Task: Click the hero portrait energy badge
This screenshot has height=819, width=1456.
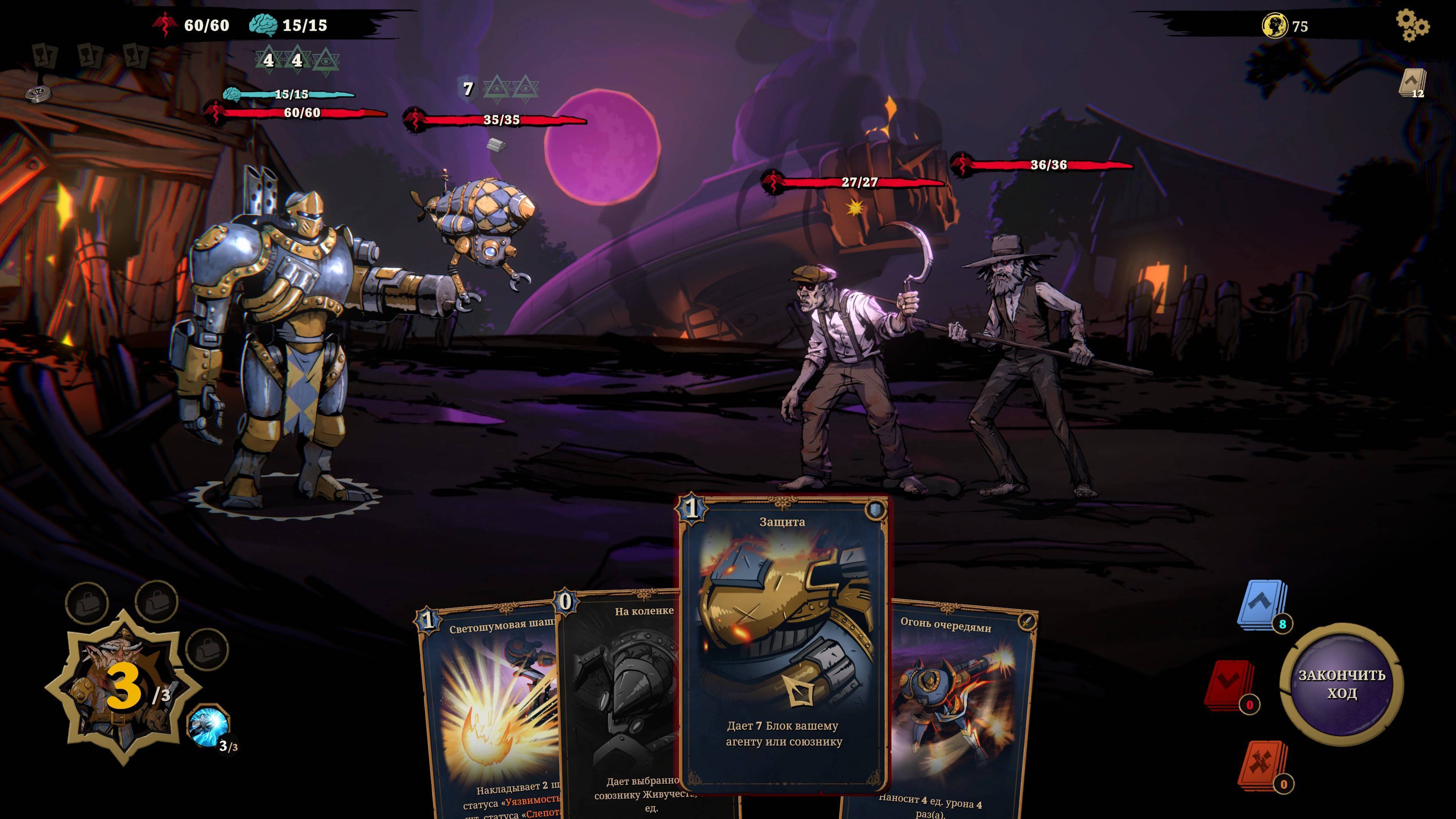Action: tap(123, 689)
